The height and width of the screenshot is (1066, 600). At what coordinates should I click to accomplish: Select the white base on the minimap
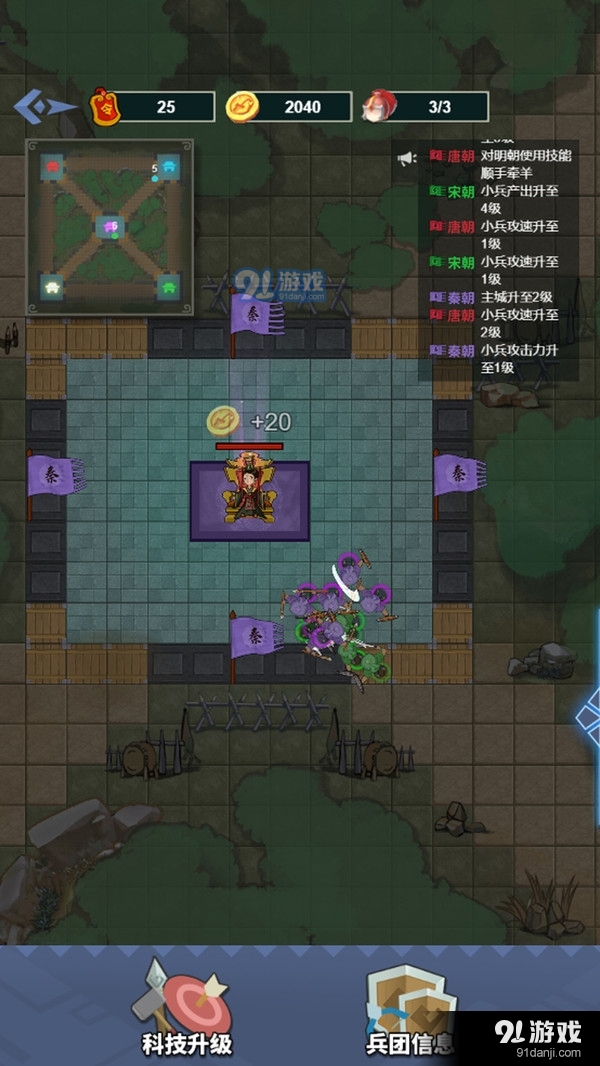(x=52, y=288)
